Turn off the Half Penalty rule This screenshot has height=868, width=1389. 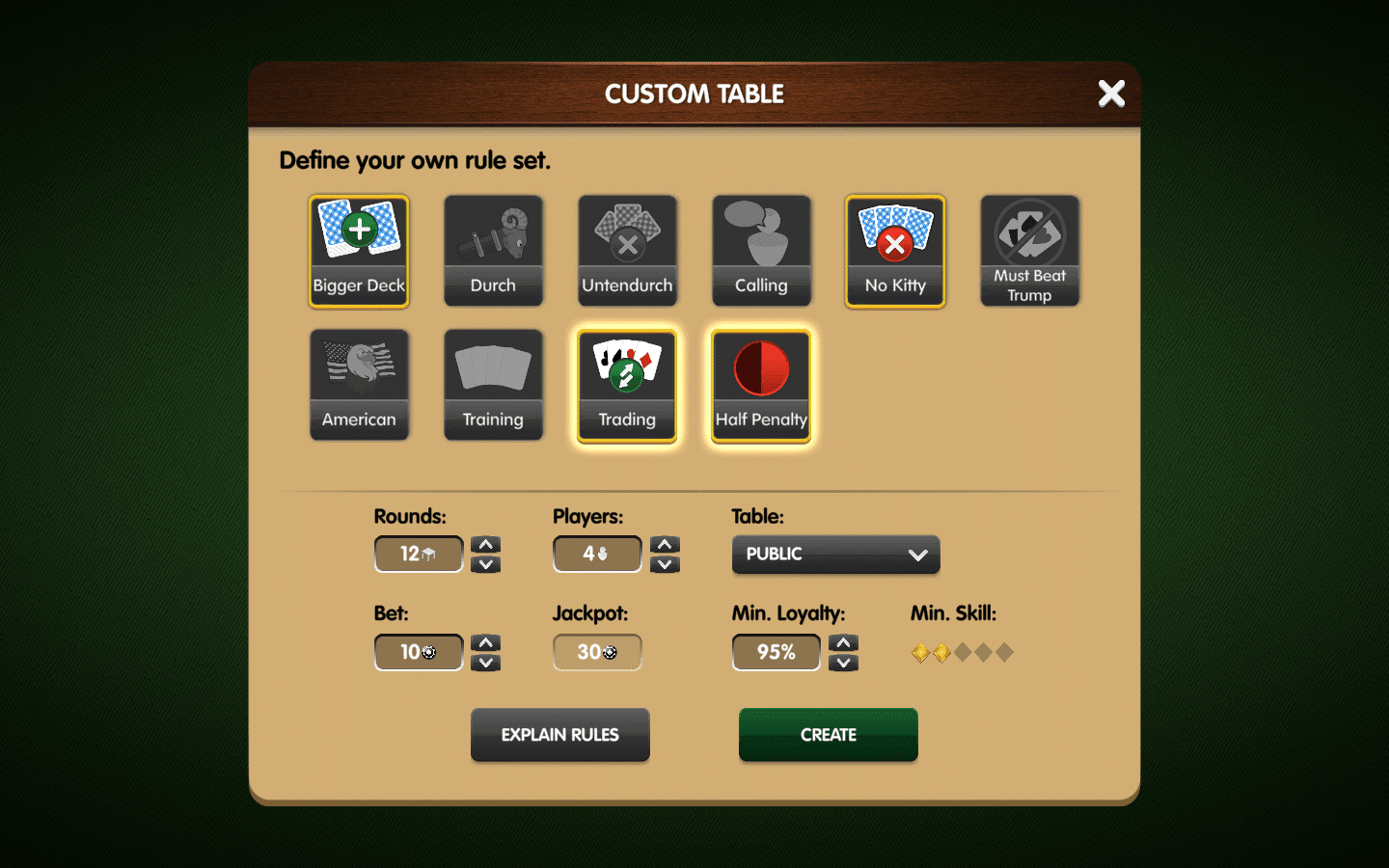[x=761, y=386]
